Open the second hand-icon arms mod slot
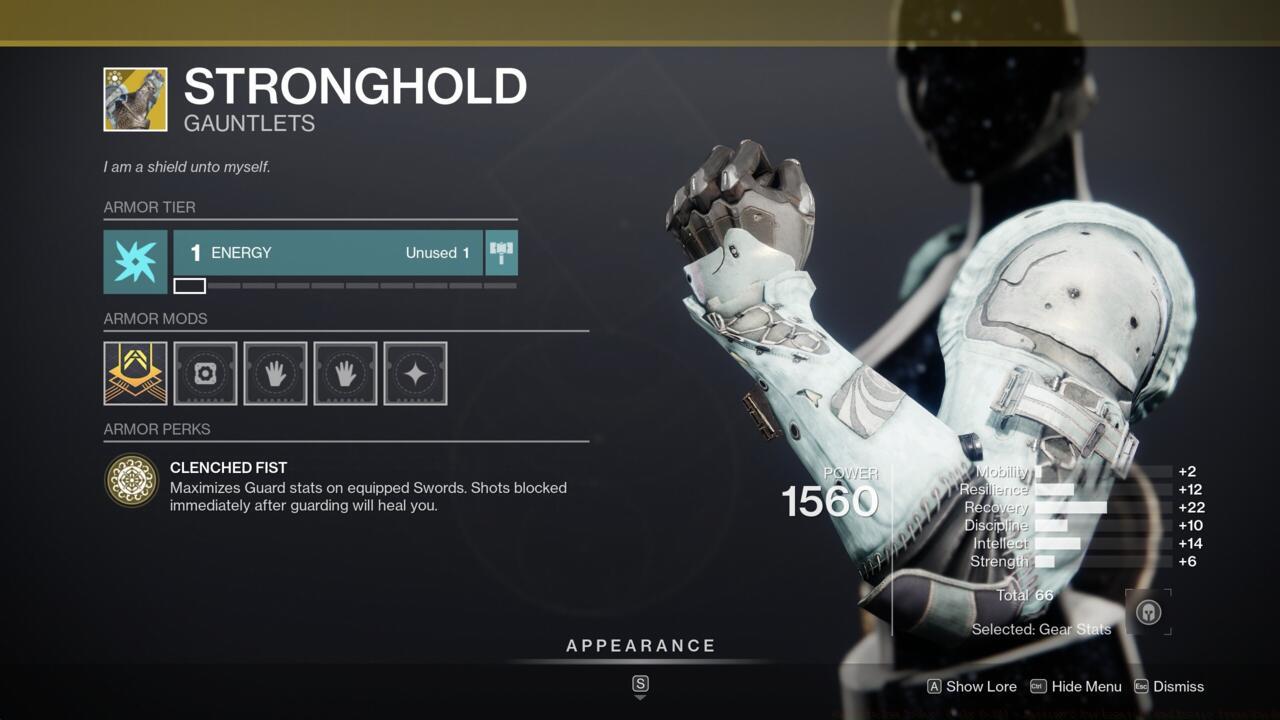 pos(345,373)
